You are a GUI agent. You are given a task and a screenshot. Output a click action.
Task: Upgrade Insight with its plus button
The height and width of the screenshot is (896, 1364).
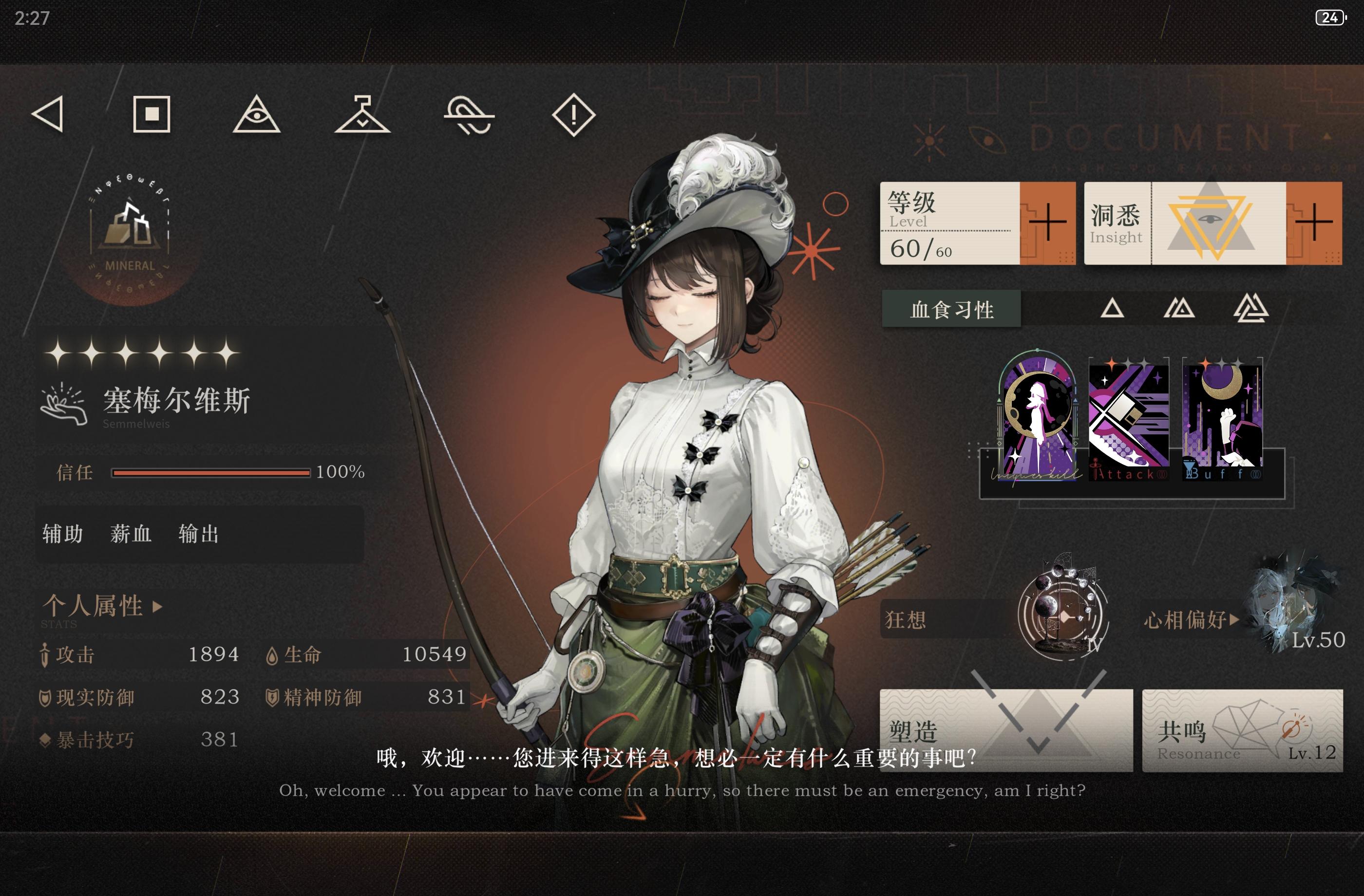click(x=1313, y=223)
